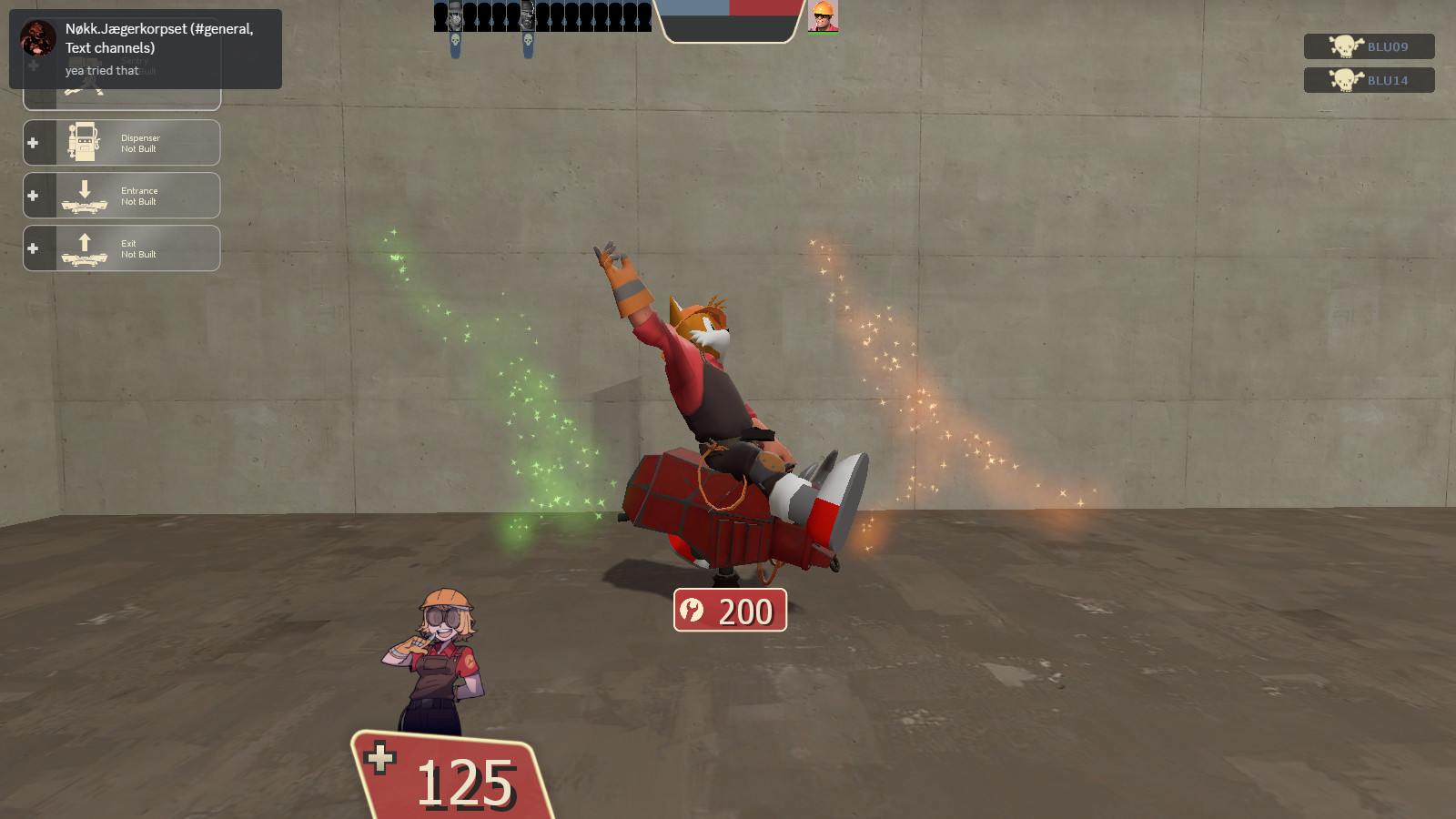Click the plus cross icon on health meter
This screenshot has height=819, width=1456.
pyautogui.click(x=381, y=757)
